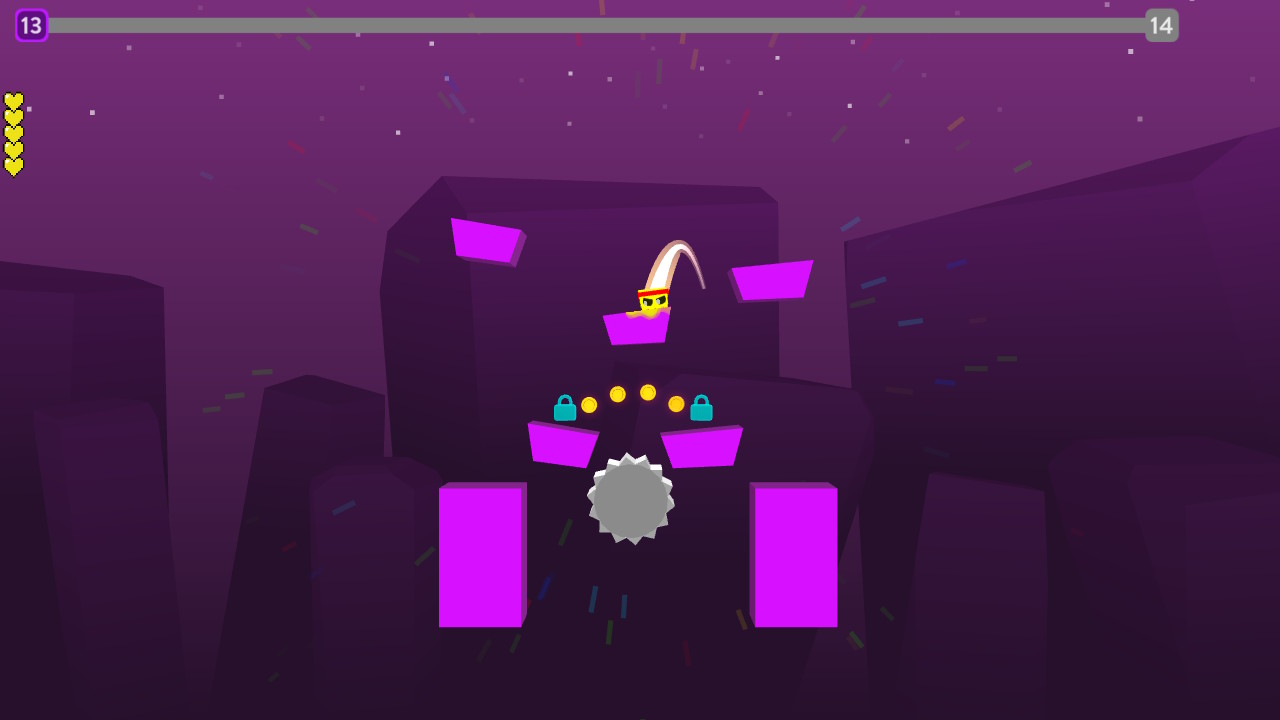1280x720 pixels.
Task: Click the left teal padlock icon
Action: pyautogui.click(x=565, y=406)
